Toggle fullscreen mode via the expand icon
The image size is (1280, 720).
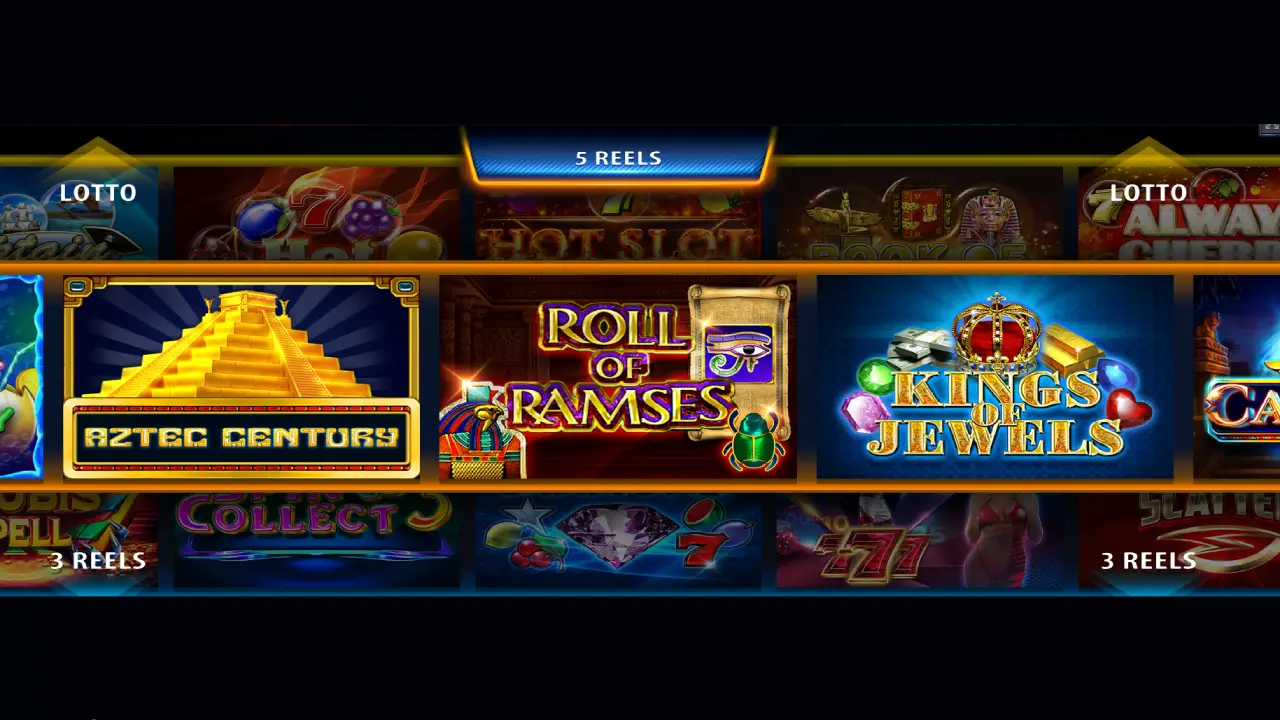point(1272,128)
